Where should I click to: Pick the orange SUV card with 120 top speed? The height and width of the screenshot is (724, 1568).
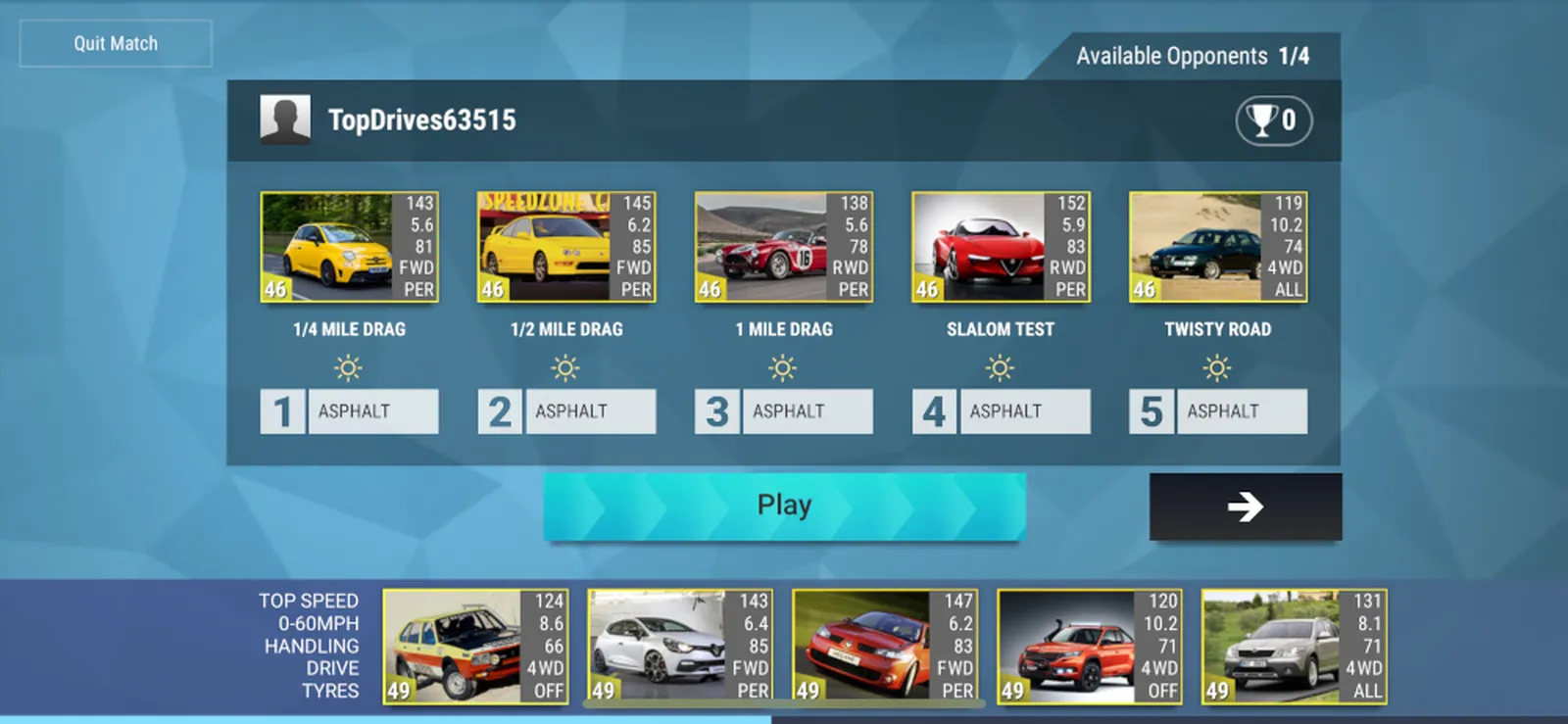(1090, 647)
